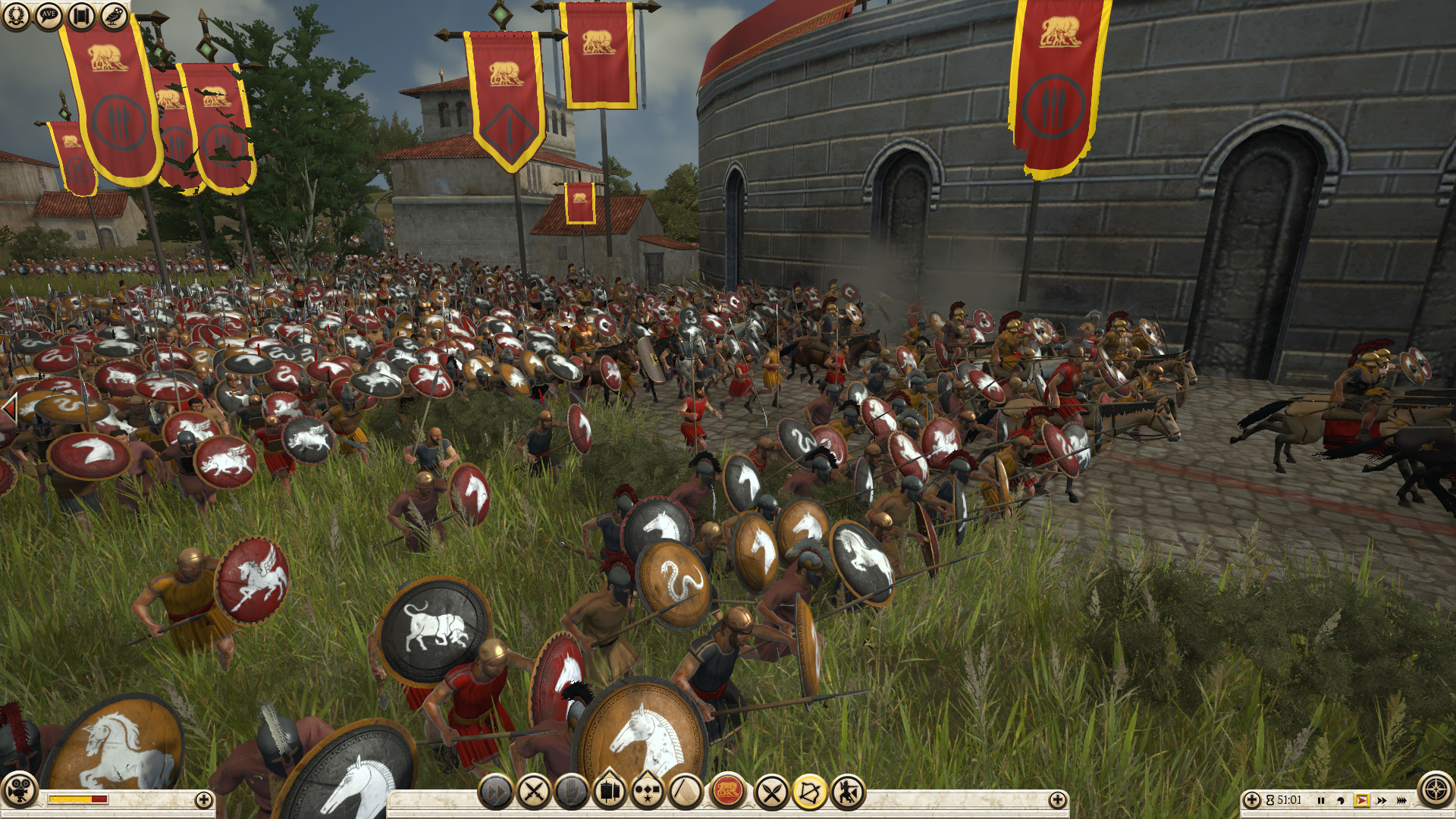Open the laurel wreath menu button
Screen dimensions: 1456x819
click(15, 15)
